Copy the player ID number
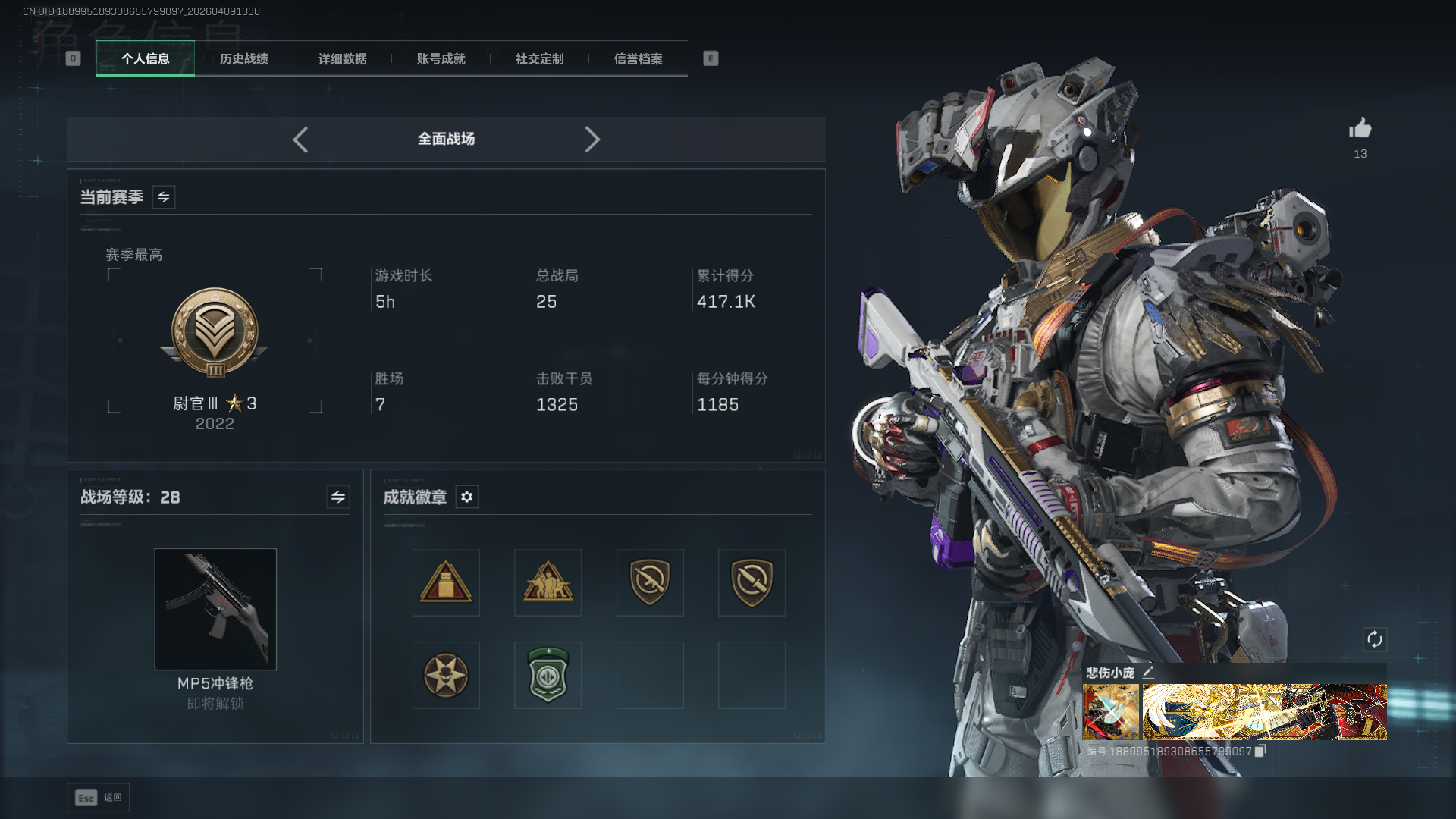1456x819 pixels. click(x=1260, y=751)
